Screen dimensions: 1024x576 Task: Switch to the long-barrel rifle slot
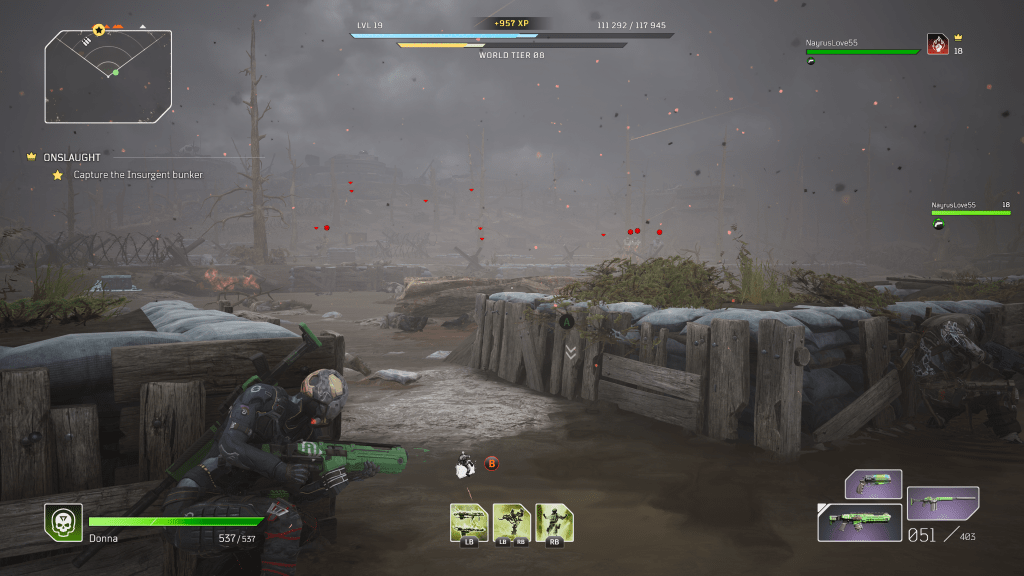coord(942,503)
